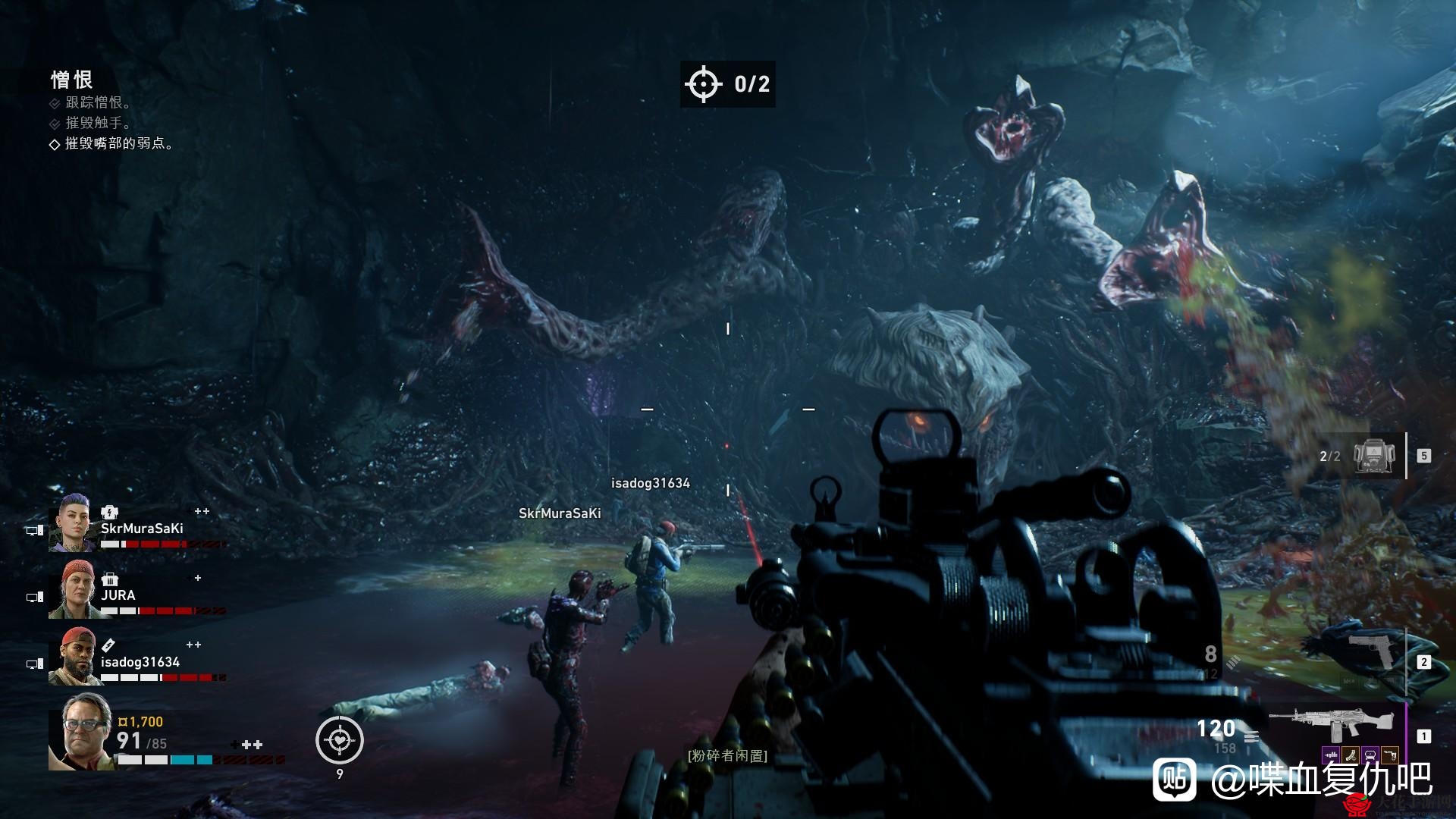Click the crosshair weak-point counter icon
Viewport: 1456px width, 819px height.
click(703, 83)
